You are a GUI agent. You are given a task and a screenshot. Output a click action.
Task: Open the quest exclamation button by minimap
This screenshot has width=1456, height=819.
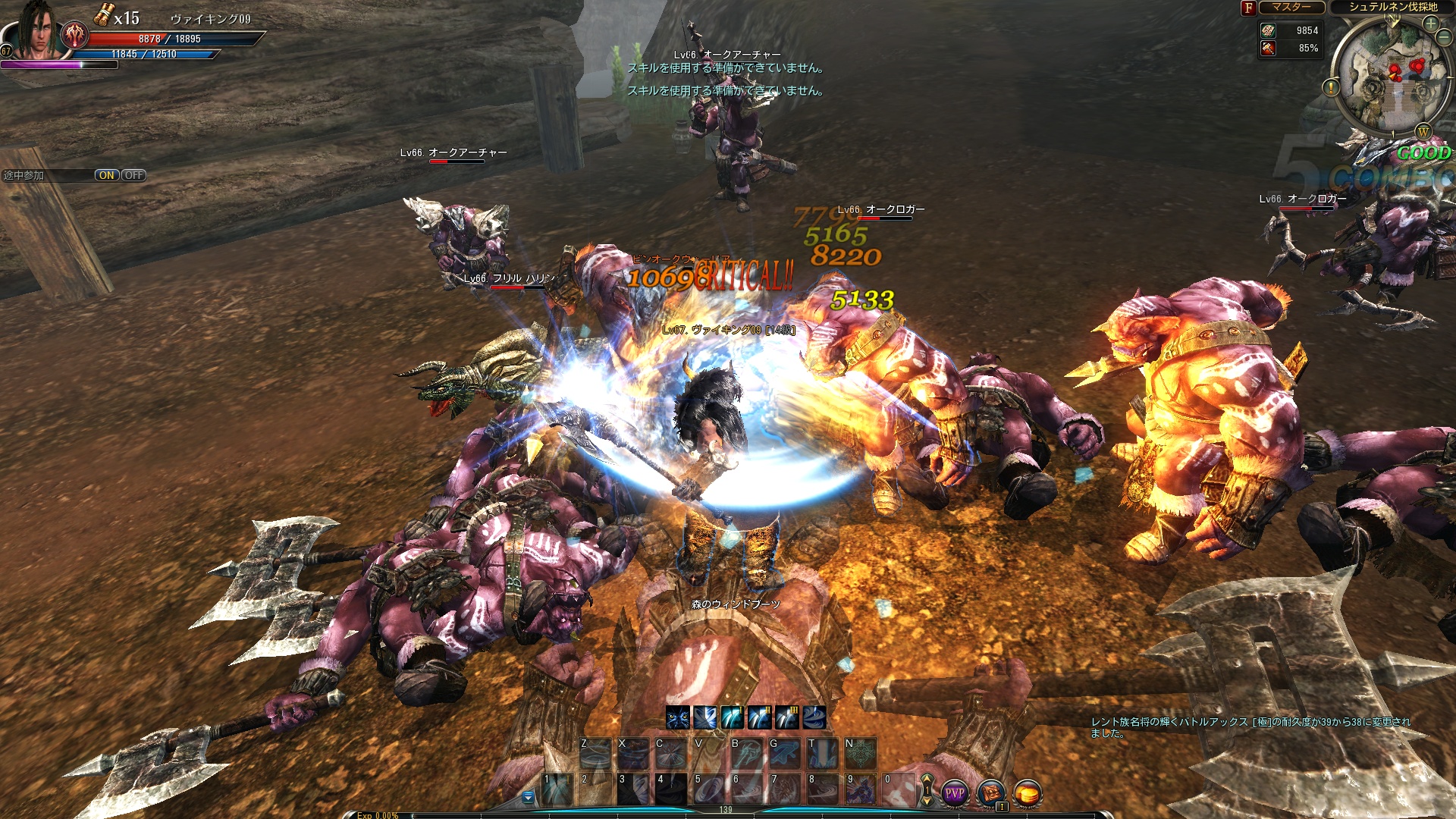[1331, 87]
